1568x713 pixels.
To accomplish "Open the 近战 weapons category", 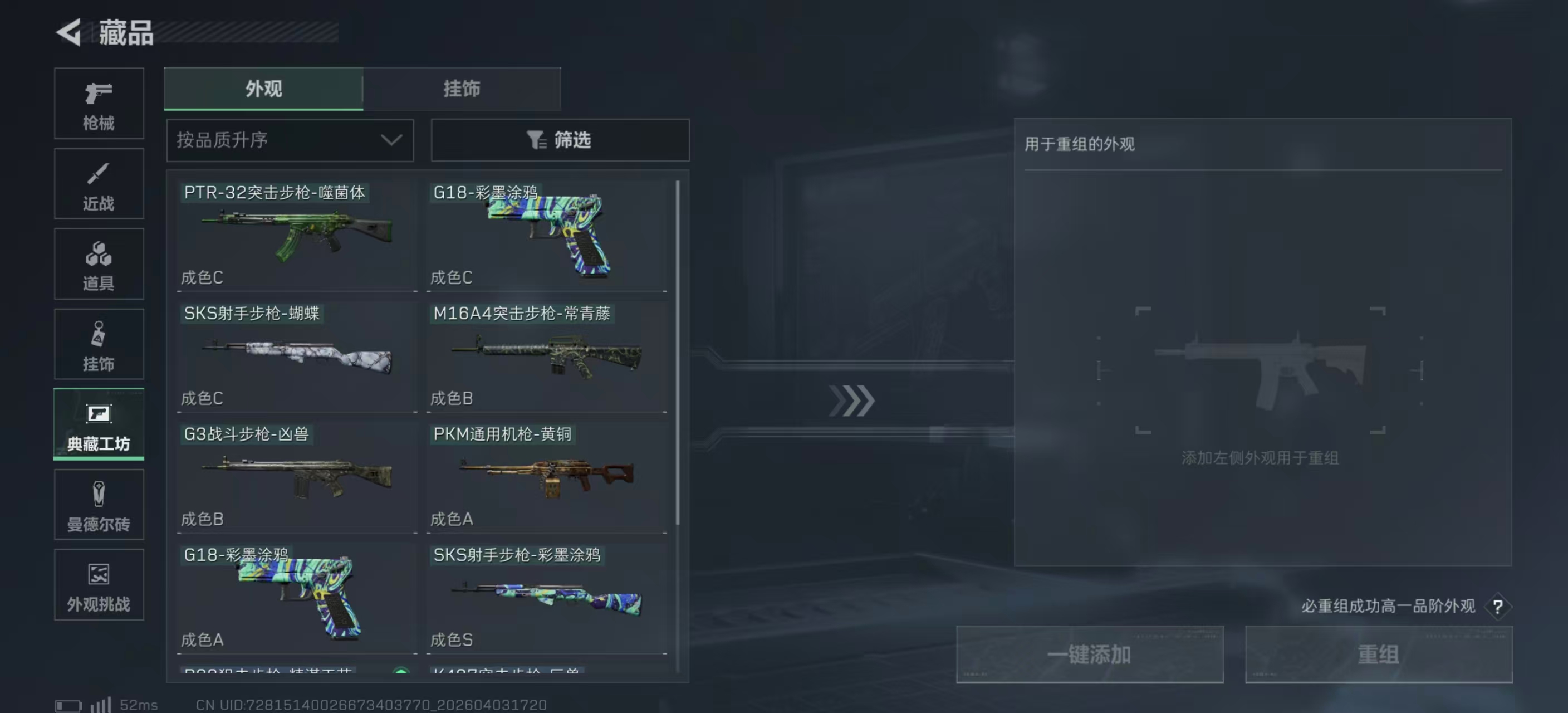I will (x=99, y=184).
